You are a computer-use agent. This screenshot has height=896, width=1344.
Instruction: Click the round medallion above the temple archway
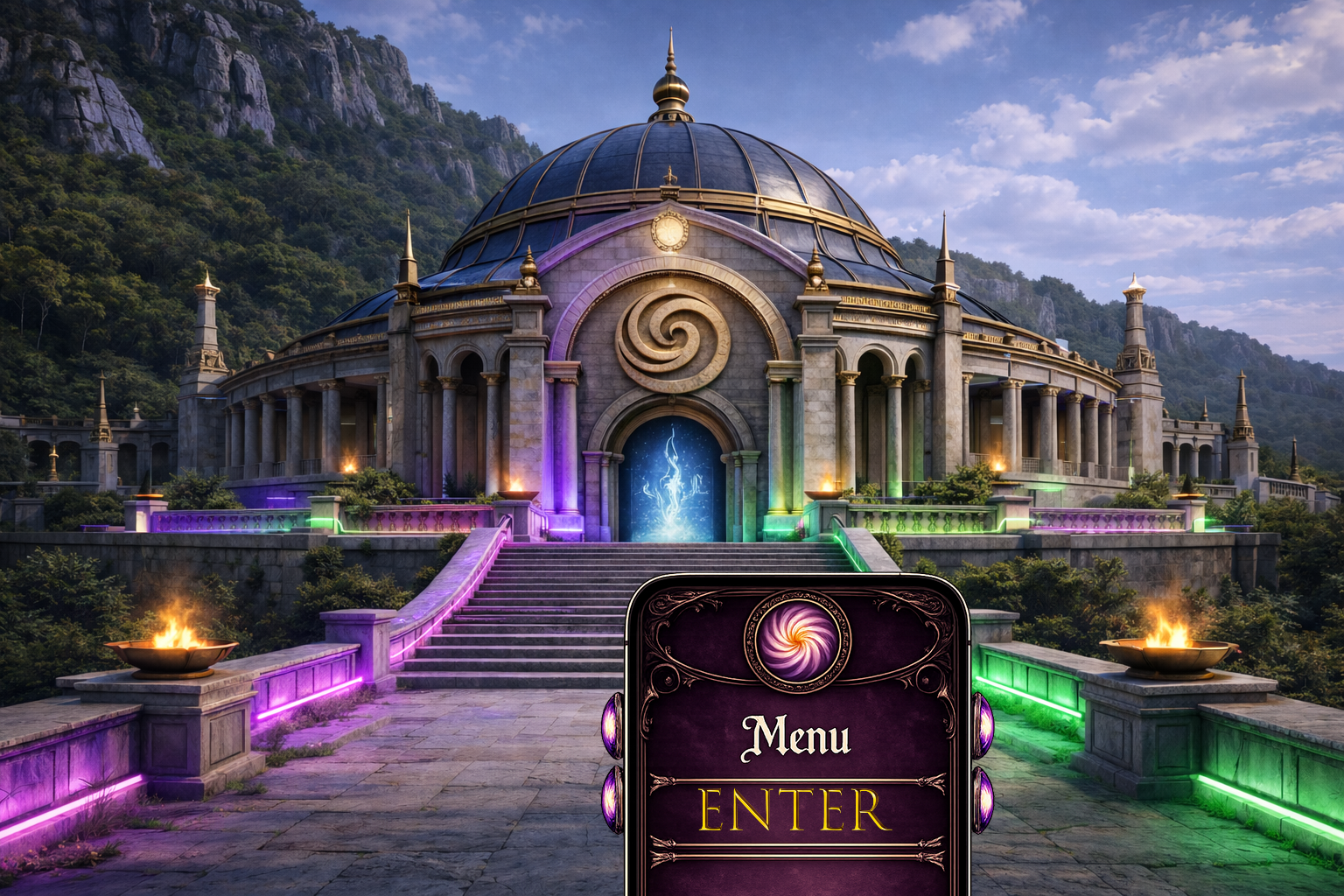pos(669,232)
